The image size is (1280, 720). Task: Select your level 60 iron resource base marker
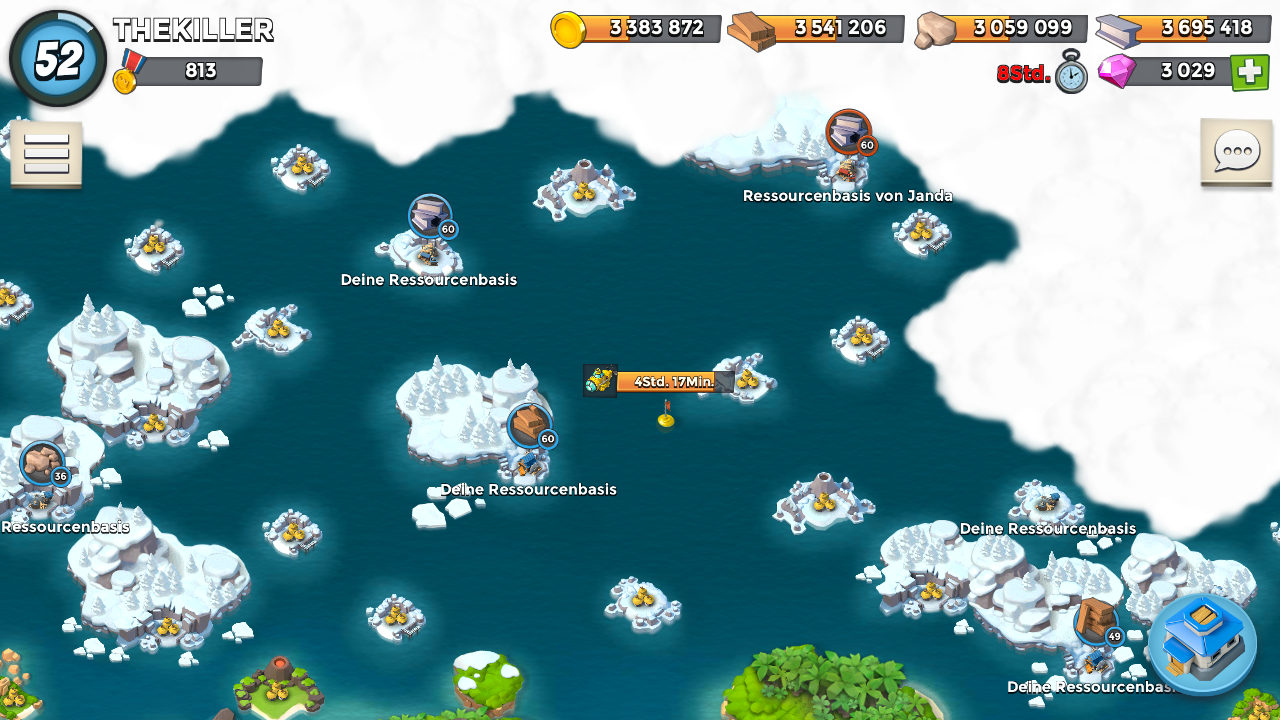[x=430, y=216]
